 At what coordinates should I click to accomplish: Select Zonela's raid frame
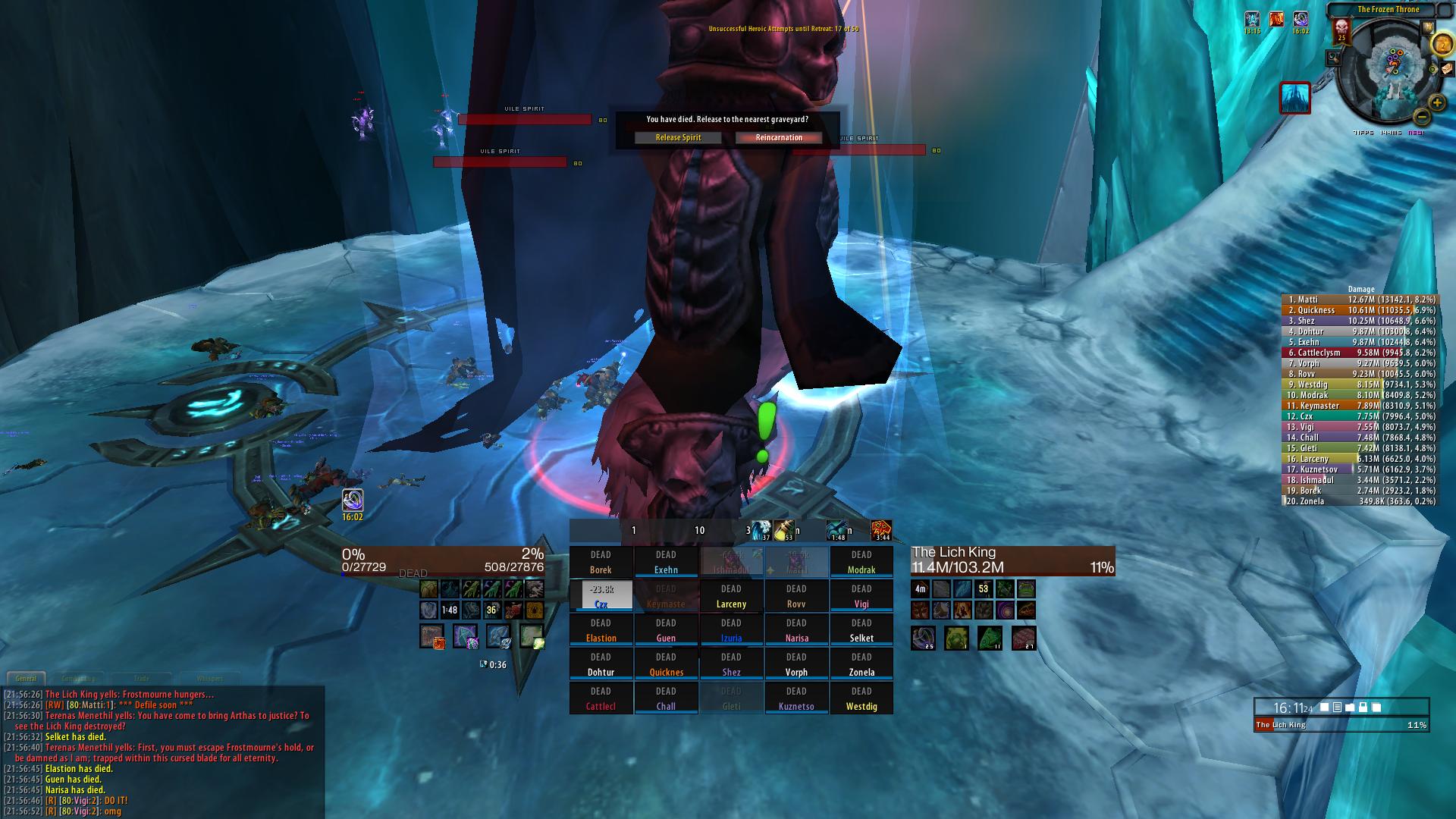click(861, 664)
